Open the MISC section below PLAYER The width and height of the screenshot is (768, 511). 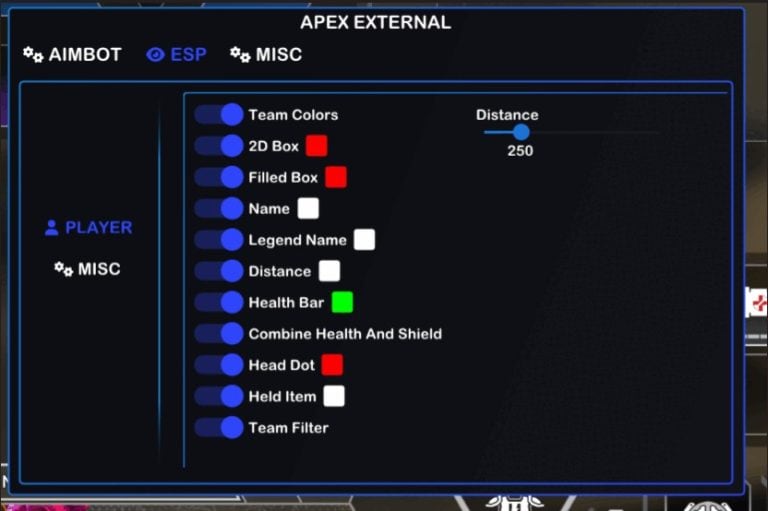(87, 269)
